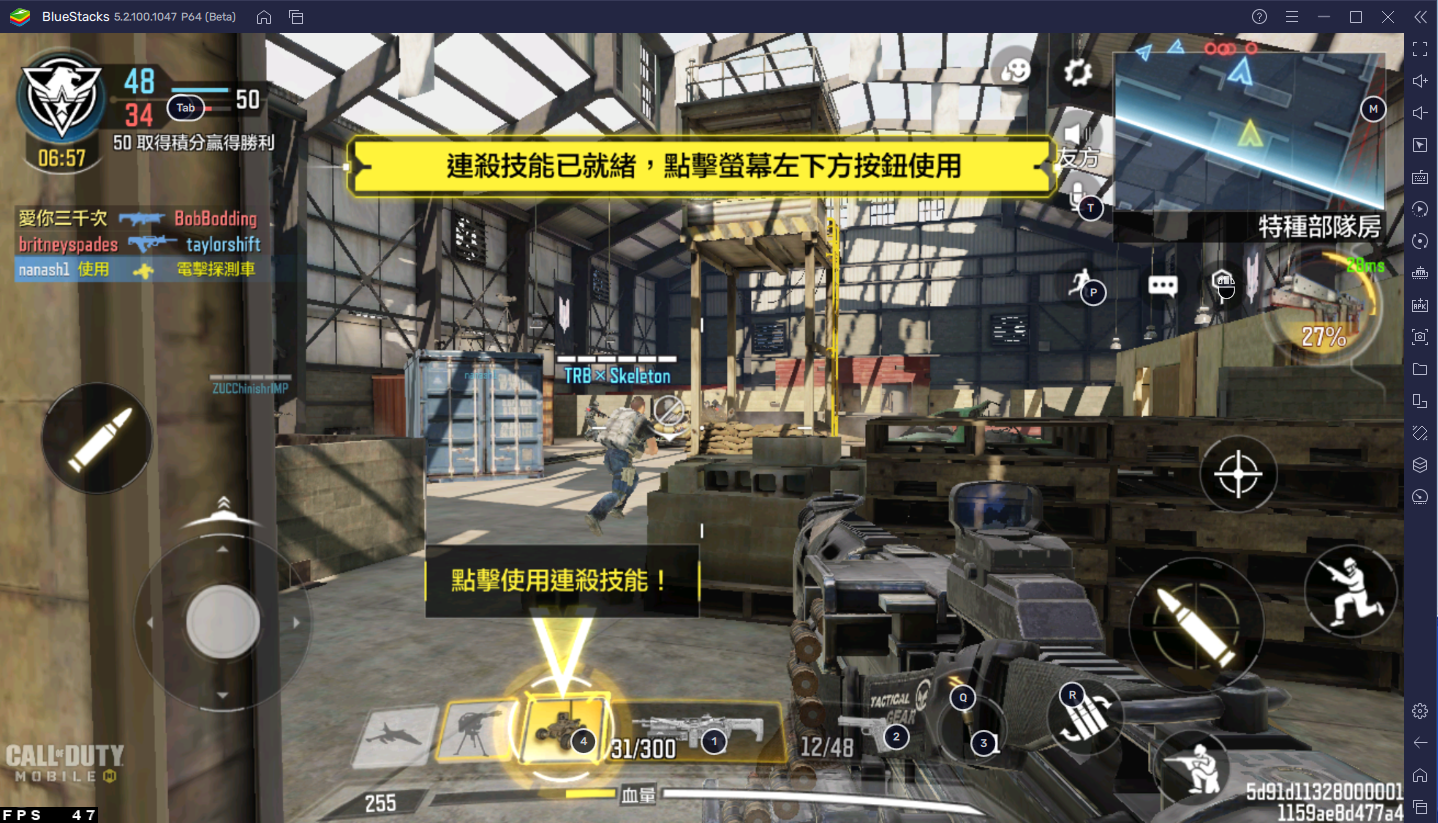Click the screenshot camera icon in BlueStacks sidebar
The image size is (1438, 823).
1420,337
